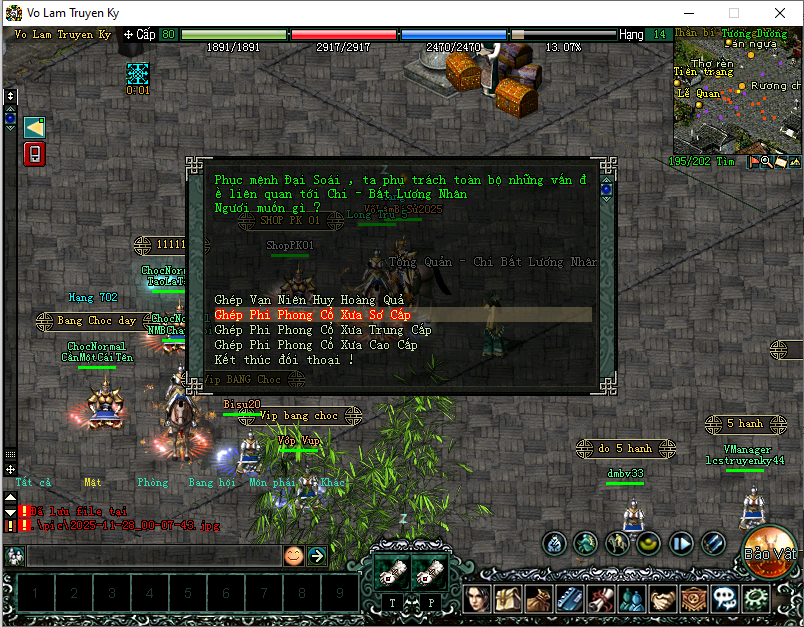Choose Ghép Phi Phong Cổ Xưa Trung Cấp
Viewport: 804px width, 627px height.
point(322,330)
